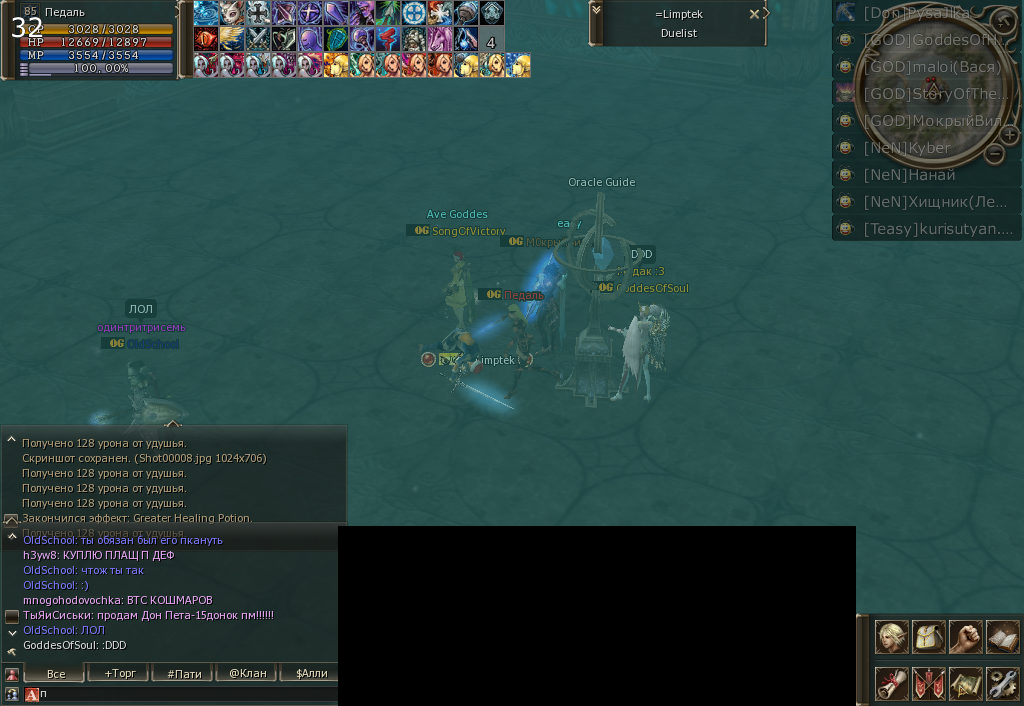Screen dimensions: 1024x706
Task: Open the inventory bag icon
Action: coord(928,637)
